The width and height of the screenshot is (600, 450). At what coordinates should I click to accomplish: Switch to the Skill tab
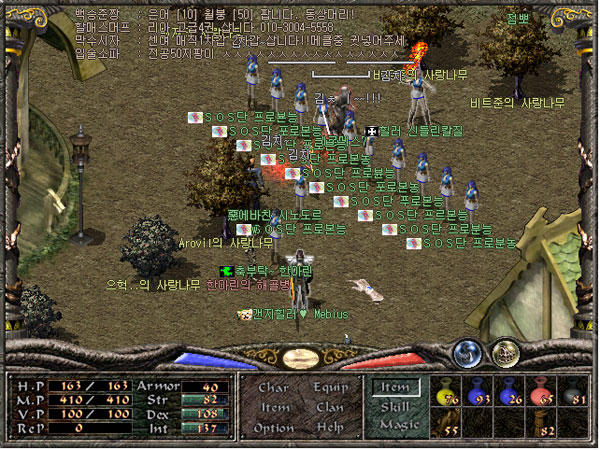(x=393, y=405)
